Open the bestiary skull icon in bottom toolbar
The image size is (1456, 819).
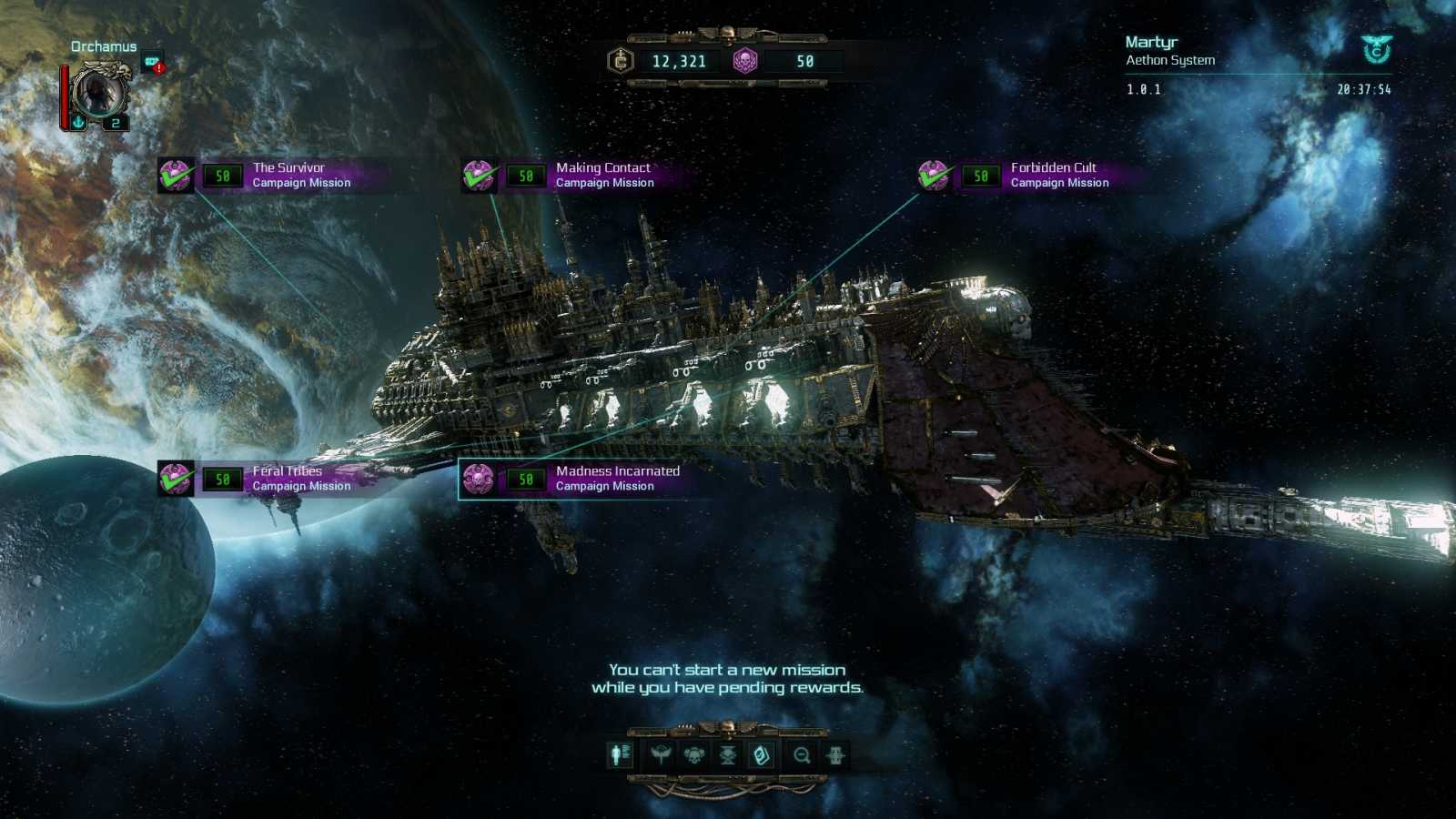pos(693,754)
